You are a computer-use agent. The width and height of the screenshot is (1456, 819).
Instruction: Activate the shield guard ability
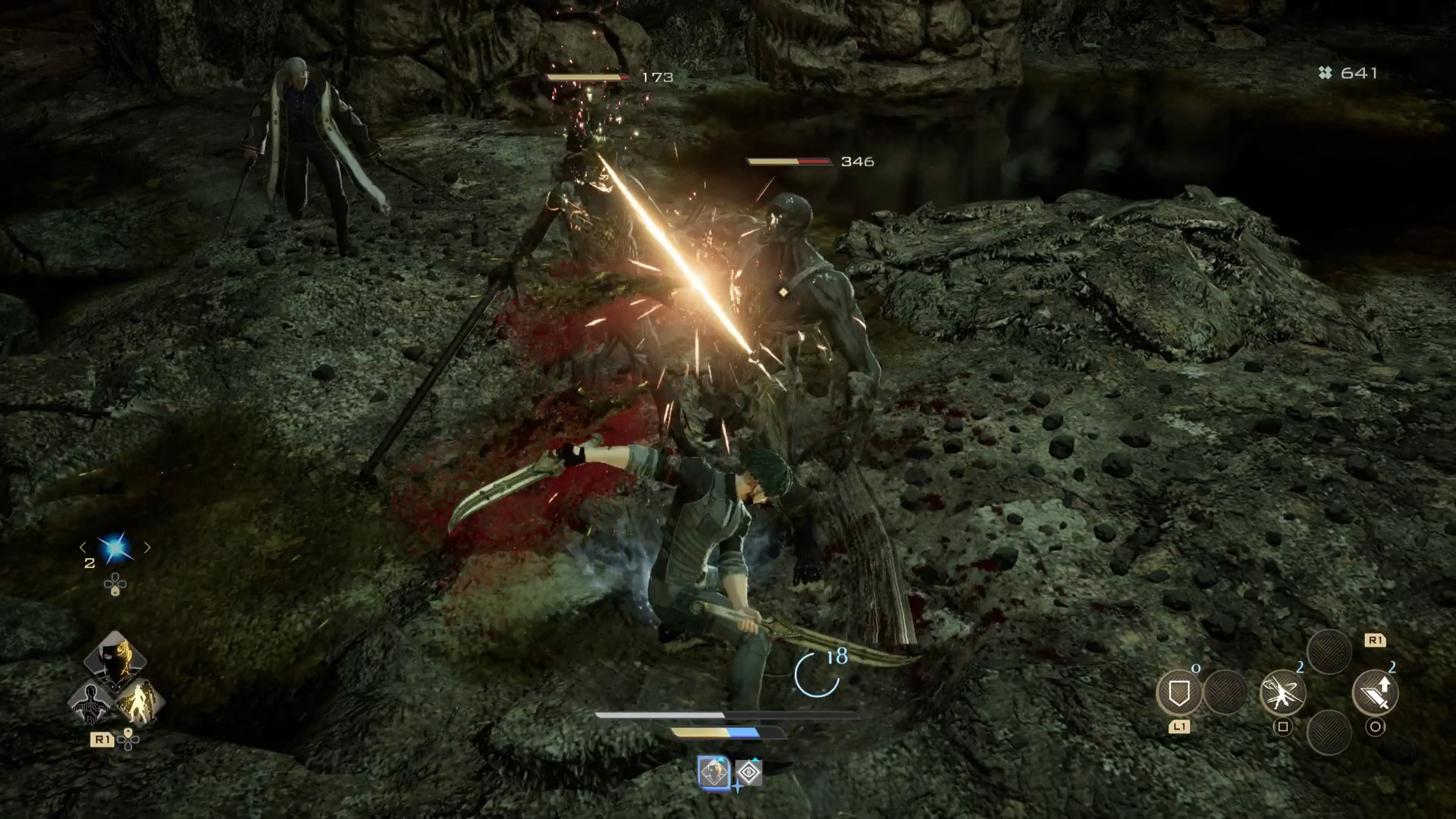click(x=1178, y=692)
